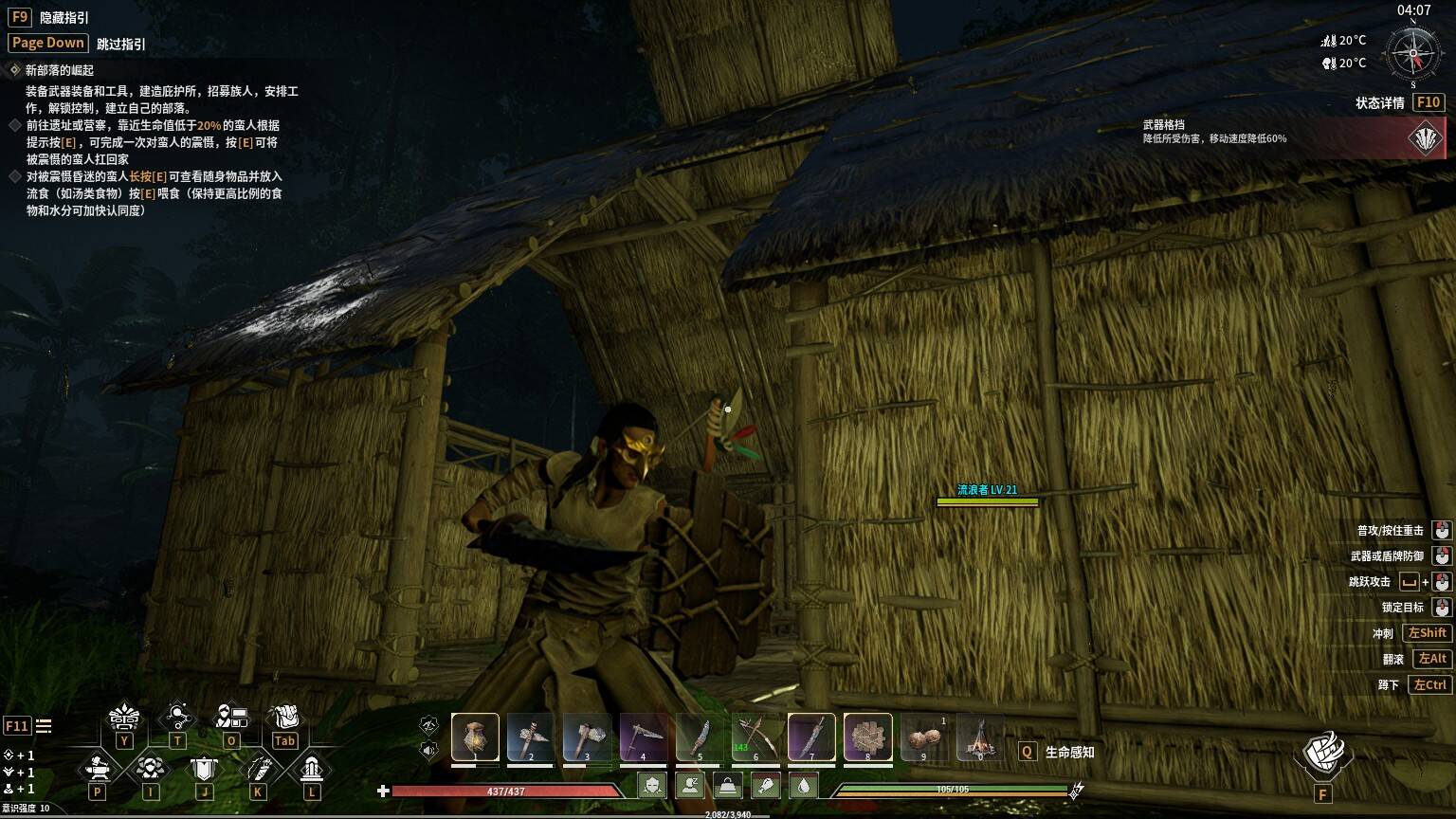Select the stone axe in hotbar slot 3
Viewport: 1456px width, 819px height.
point(587,737)
